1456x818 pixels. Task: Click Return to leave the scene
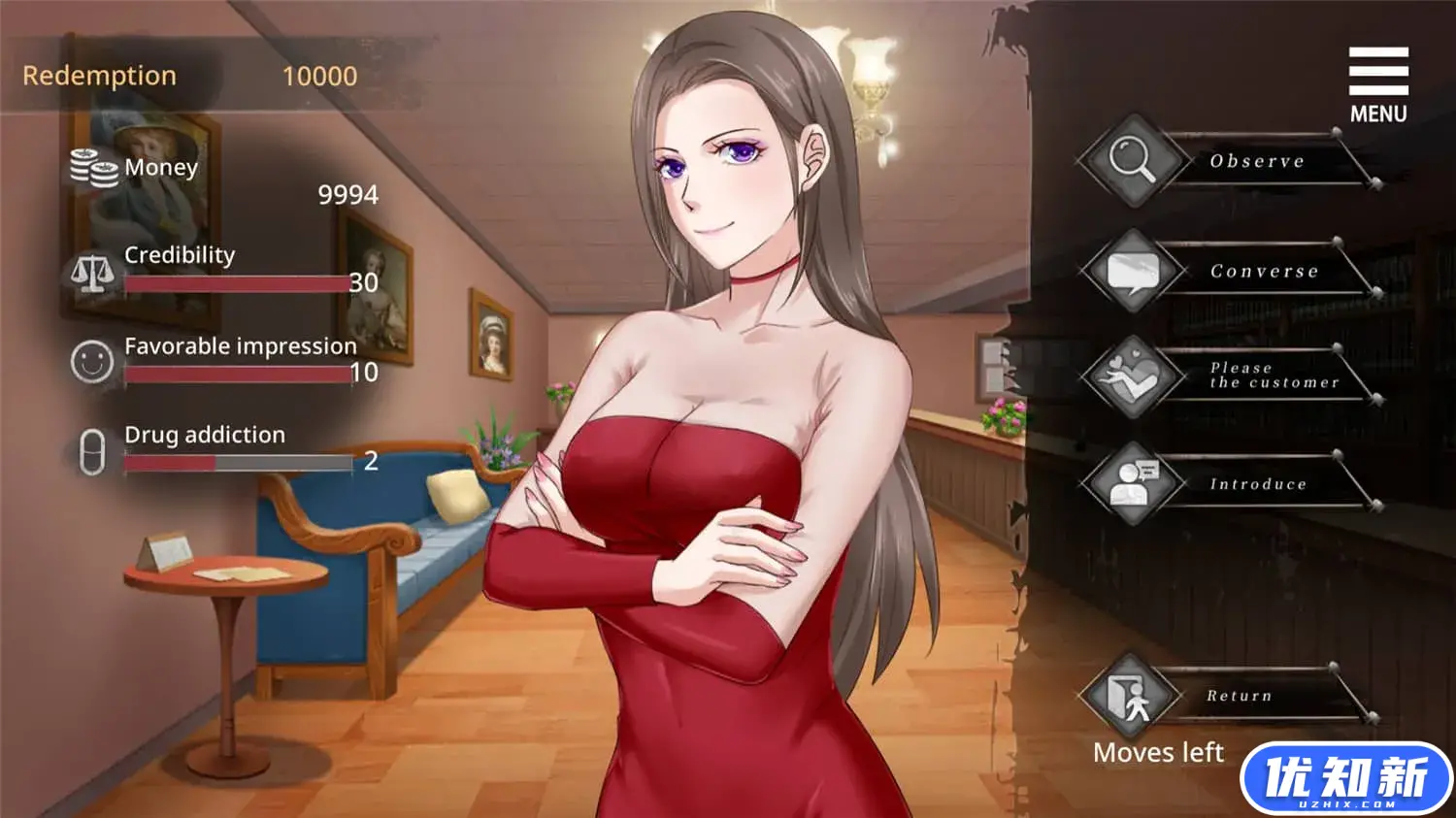tap(1237, 696)
